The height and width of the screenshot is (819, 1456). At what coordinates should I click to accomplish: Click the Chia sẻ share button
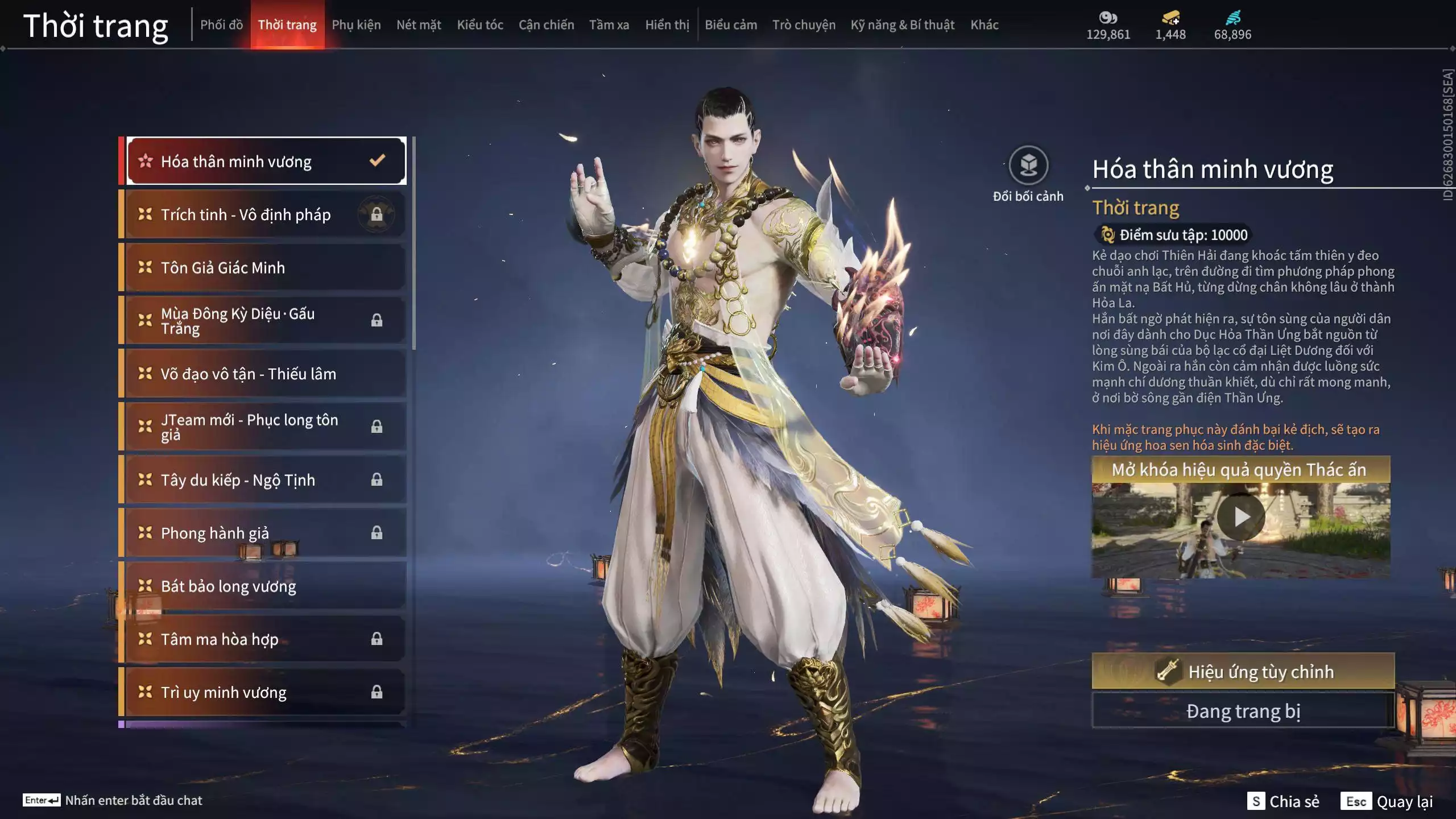[x=1283, y=801]
